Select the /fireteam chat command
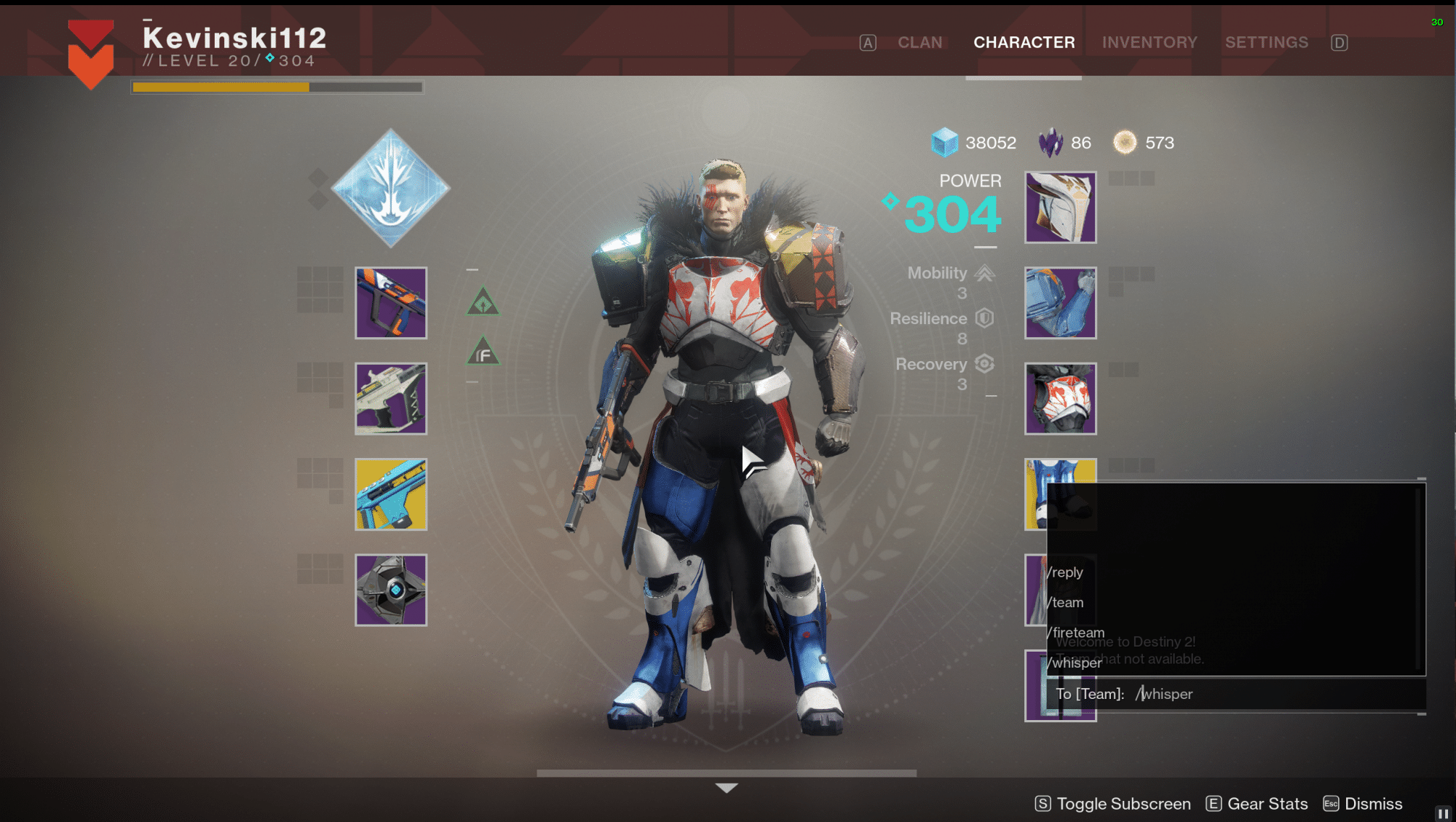The image size is (1456, 822). (x=1077, y=632)
